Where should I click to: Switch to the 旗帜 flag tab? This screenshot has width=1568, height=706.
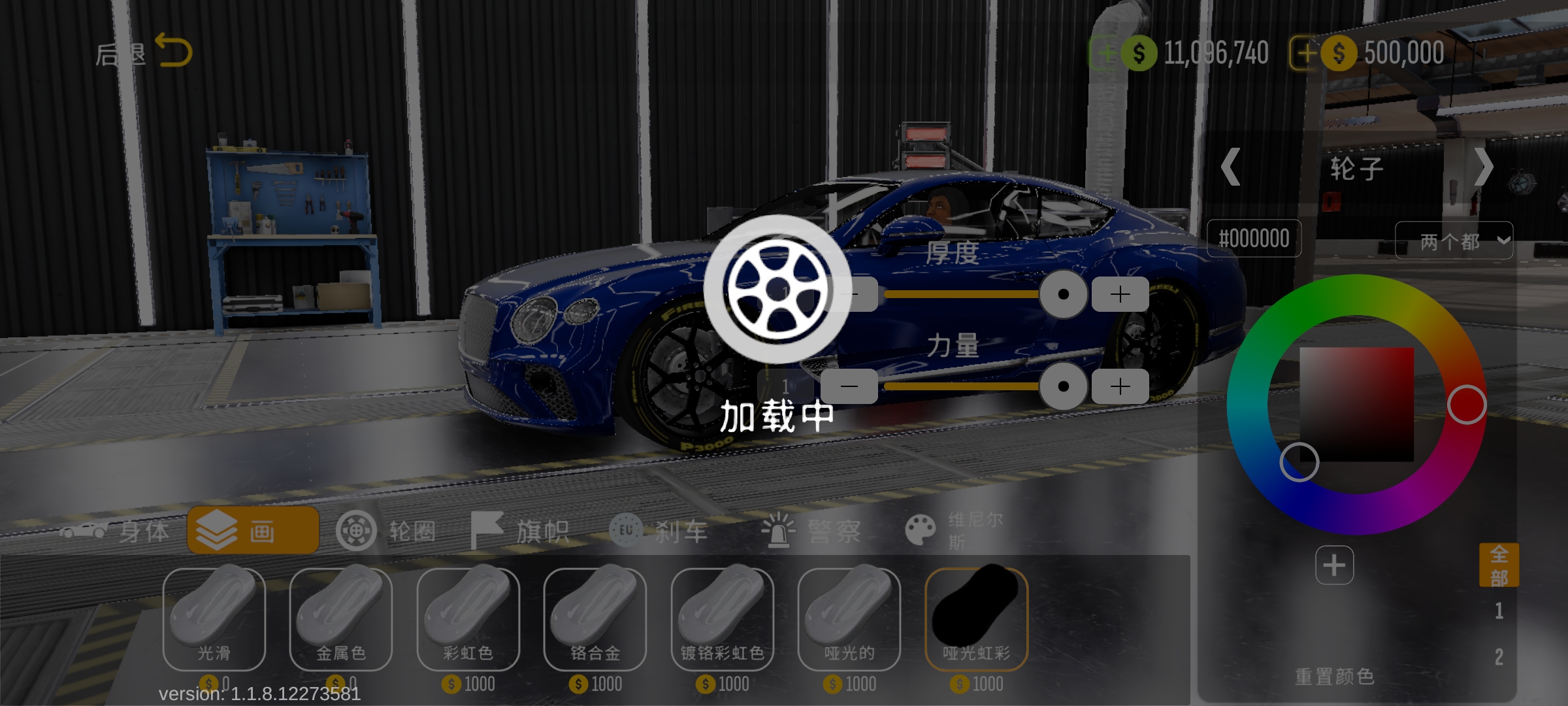[521, 531]
